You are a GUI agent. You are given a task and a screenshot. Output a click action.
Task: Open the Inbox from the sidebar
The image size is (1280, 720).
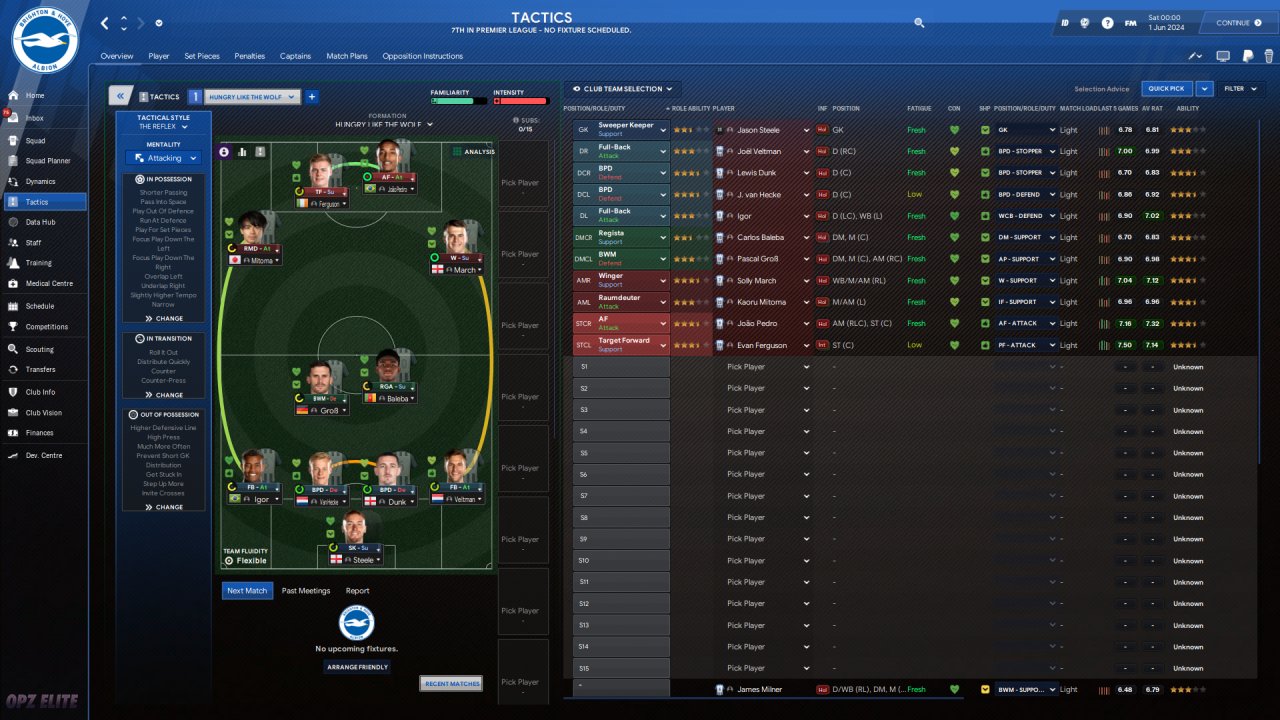[x=35, y=118]
